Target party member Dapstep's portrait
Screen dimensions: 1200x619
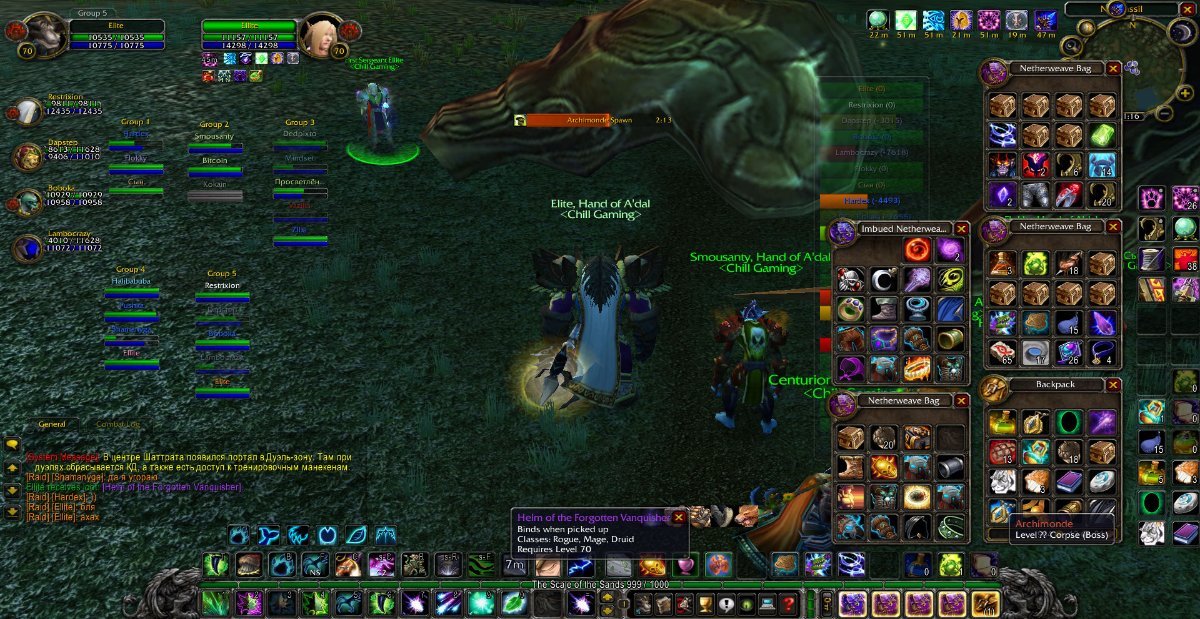coord(27,156)
